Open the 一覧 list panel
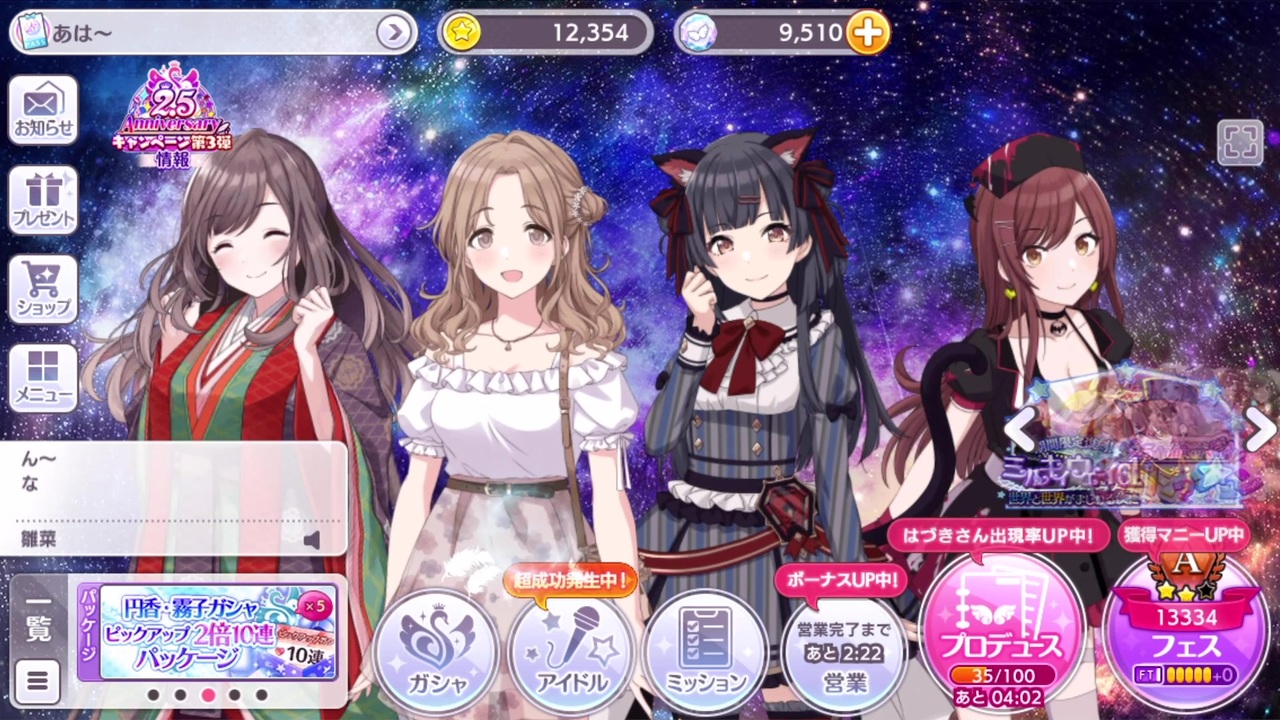 point(37,620)
